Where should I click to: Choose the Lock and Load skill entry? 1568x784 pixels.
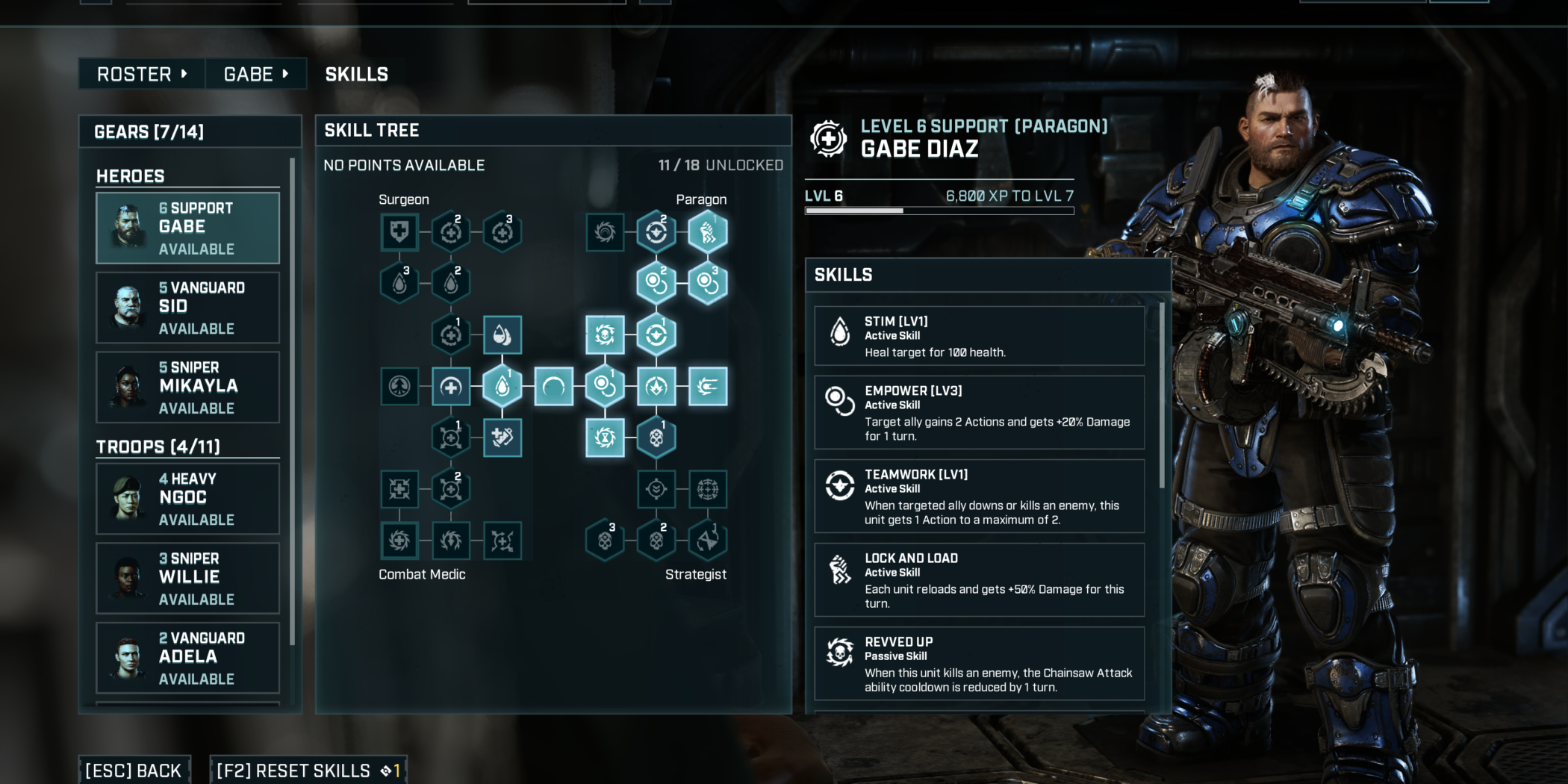[979, 579]
